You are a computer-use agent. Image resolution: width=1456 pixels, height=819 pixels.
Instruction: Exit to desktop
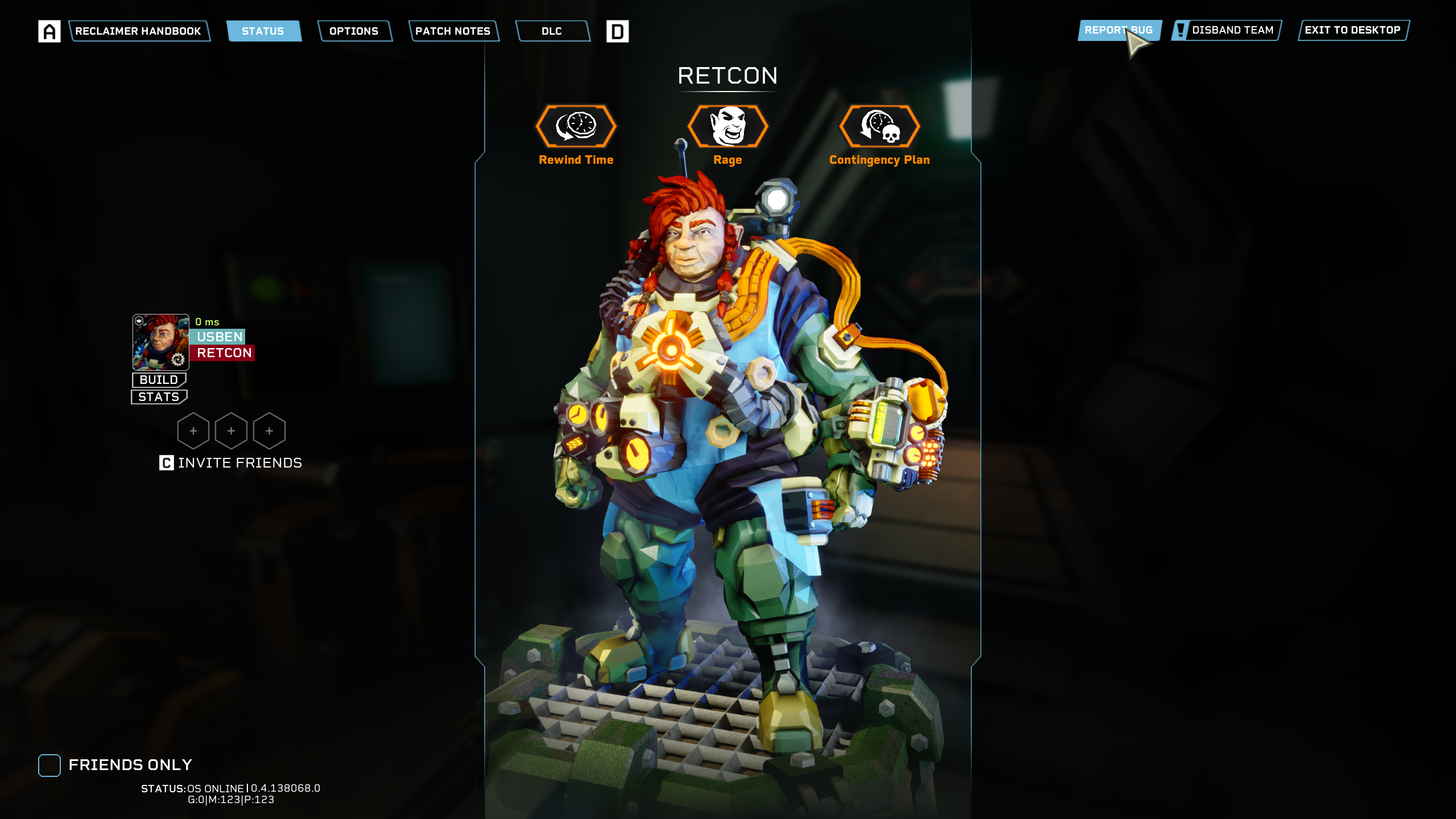[1352, 30]
